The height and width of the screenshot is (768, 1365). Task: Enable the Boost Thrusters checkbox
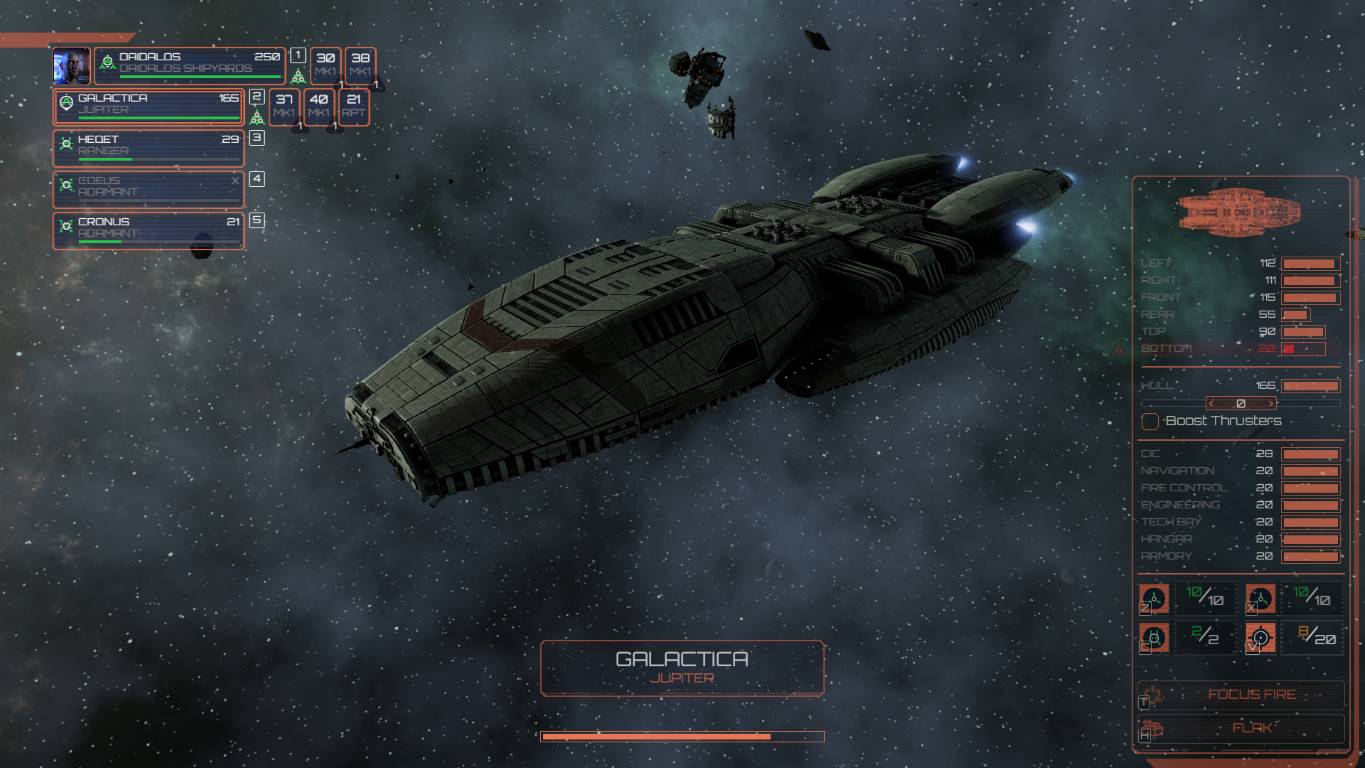pyautogui.click(x=1150, y=421)
